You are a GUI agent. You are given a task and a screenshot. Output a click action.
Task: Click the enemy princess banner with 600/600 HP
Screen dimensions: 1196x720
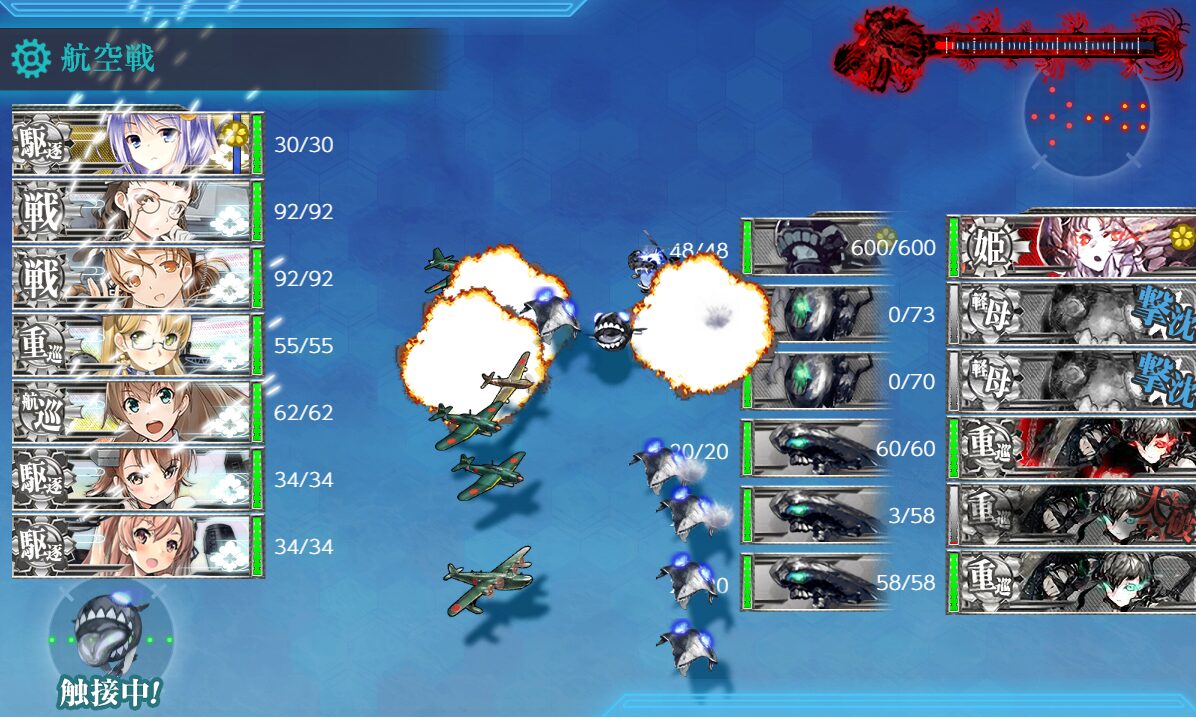(x=1070, y=247)
